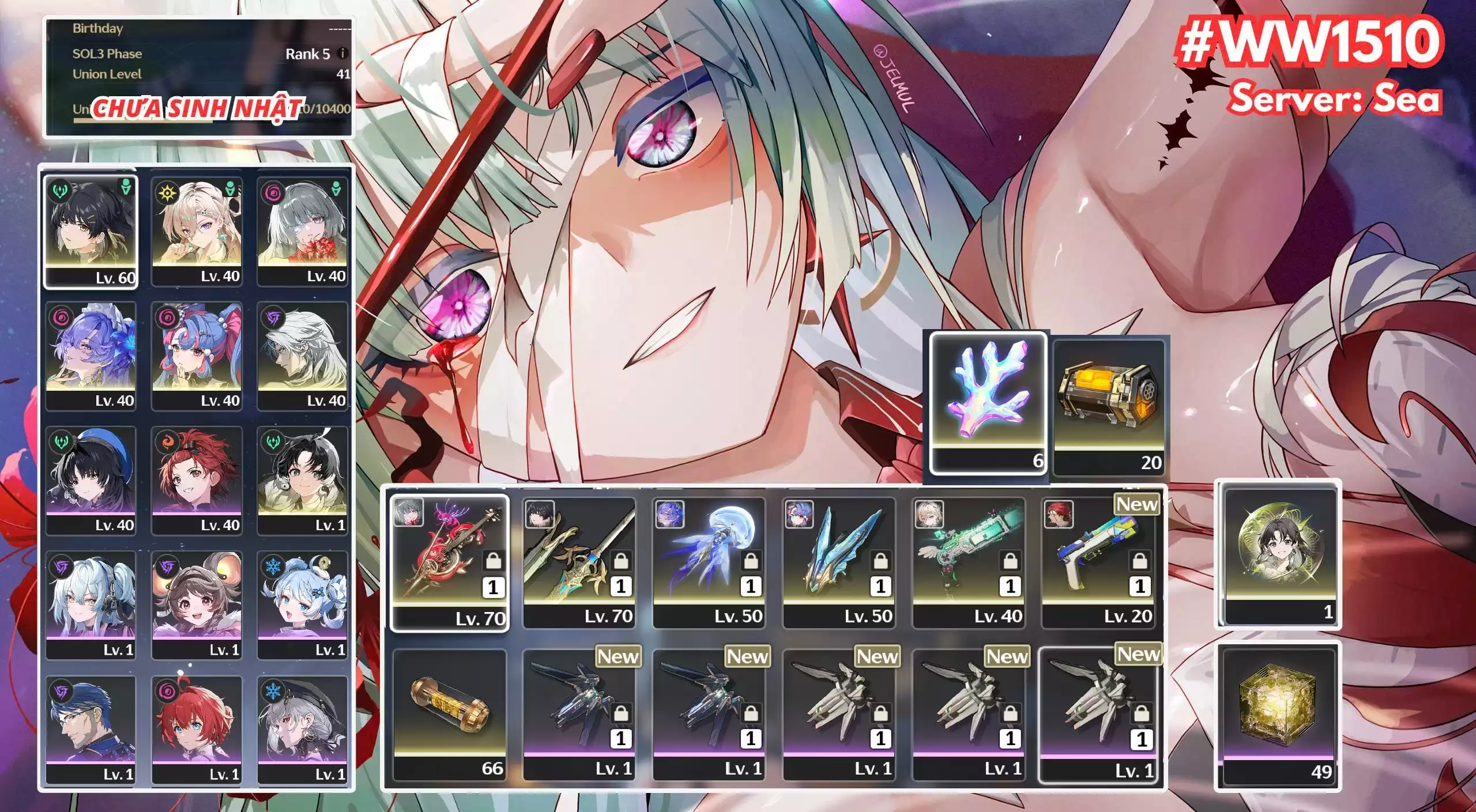Pick the blue gauntlets weapon Lv. 50
Viewport: 1476px width, 812px height.
838,562
